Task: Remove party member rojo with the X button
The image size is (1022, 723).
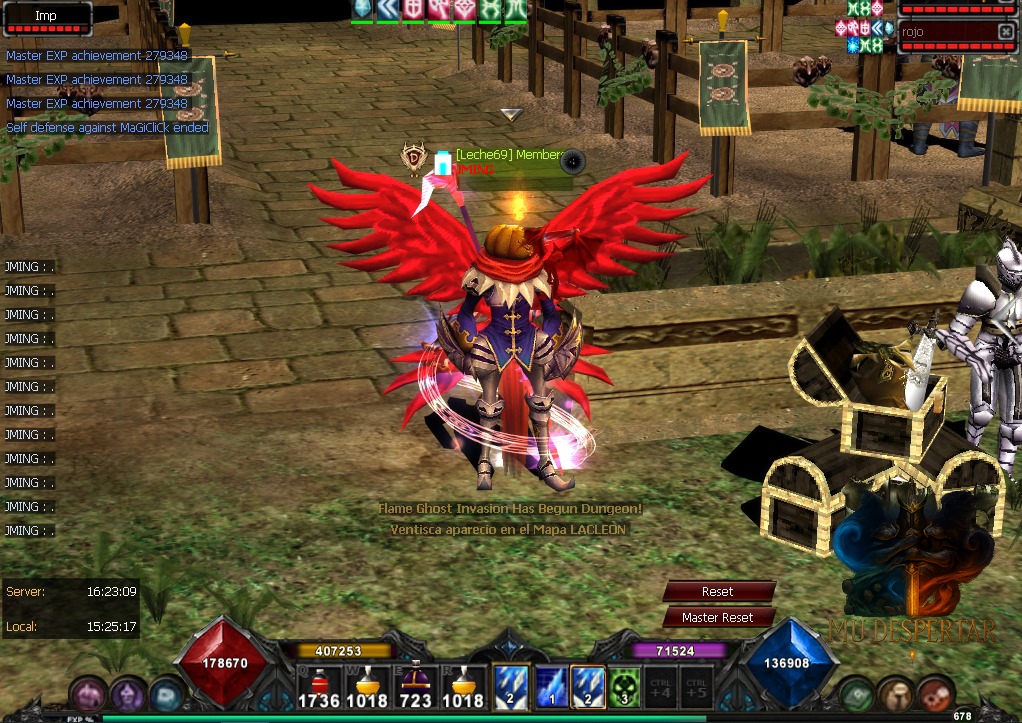Action: point(1005,32)
